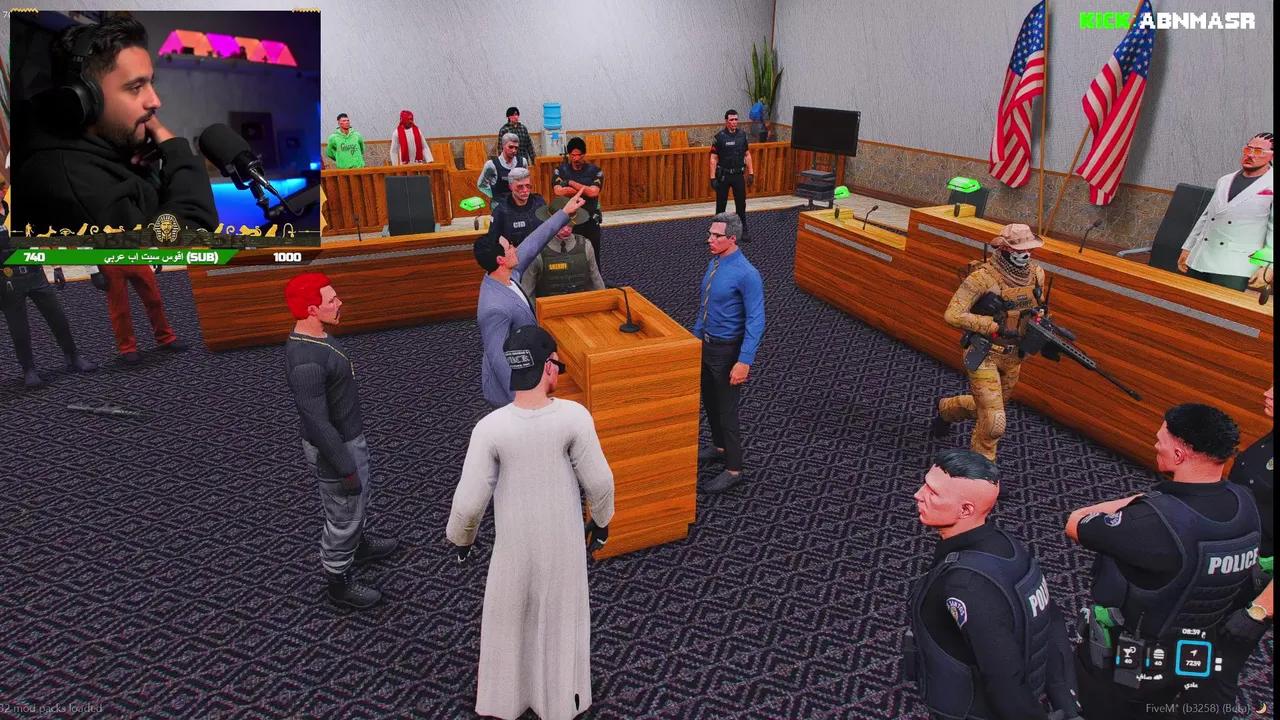Click the FiveM (b3258) (Beta) watermark text

coord(1197,708)
